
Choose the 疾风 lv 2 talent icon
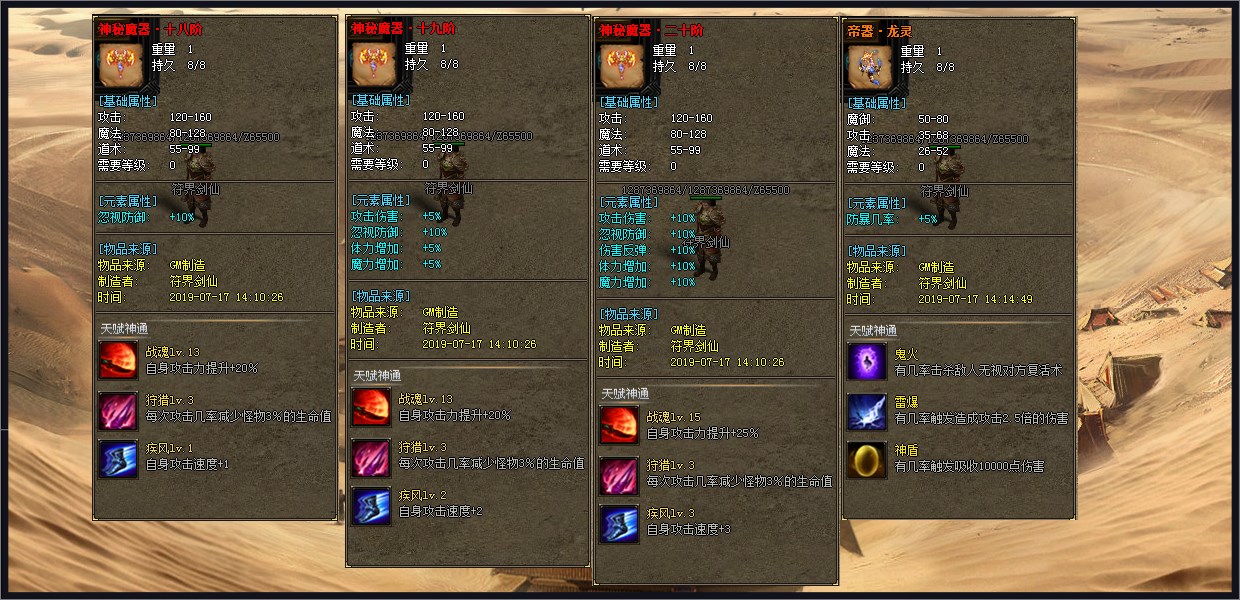(x=371, y=505)
